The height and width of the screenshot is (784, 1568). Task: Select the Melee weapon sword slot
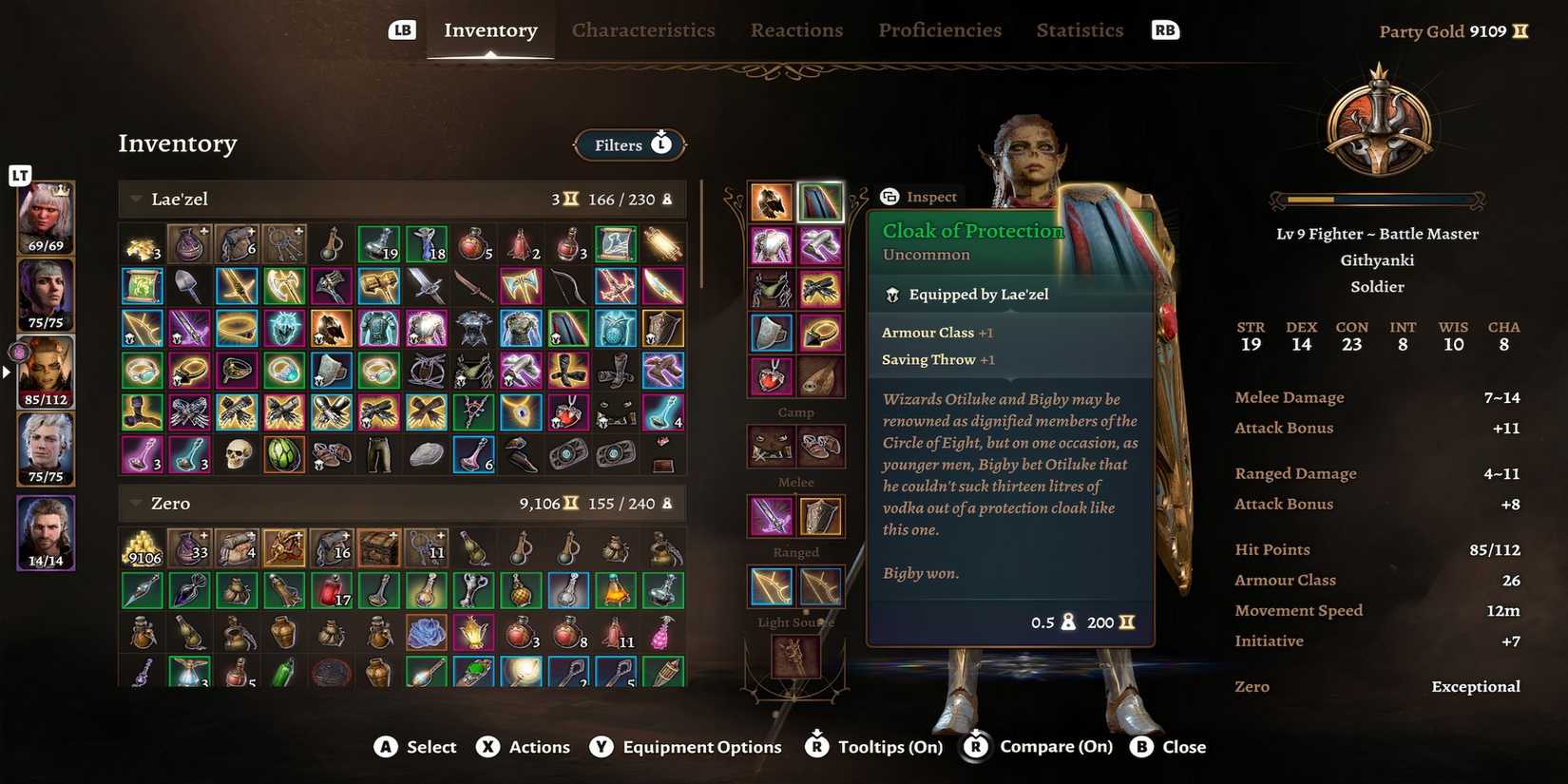click(770, 514)
